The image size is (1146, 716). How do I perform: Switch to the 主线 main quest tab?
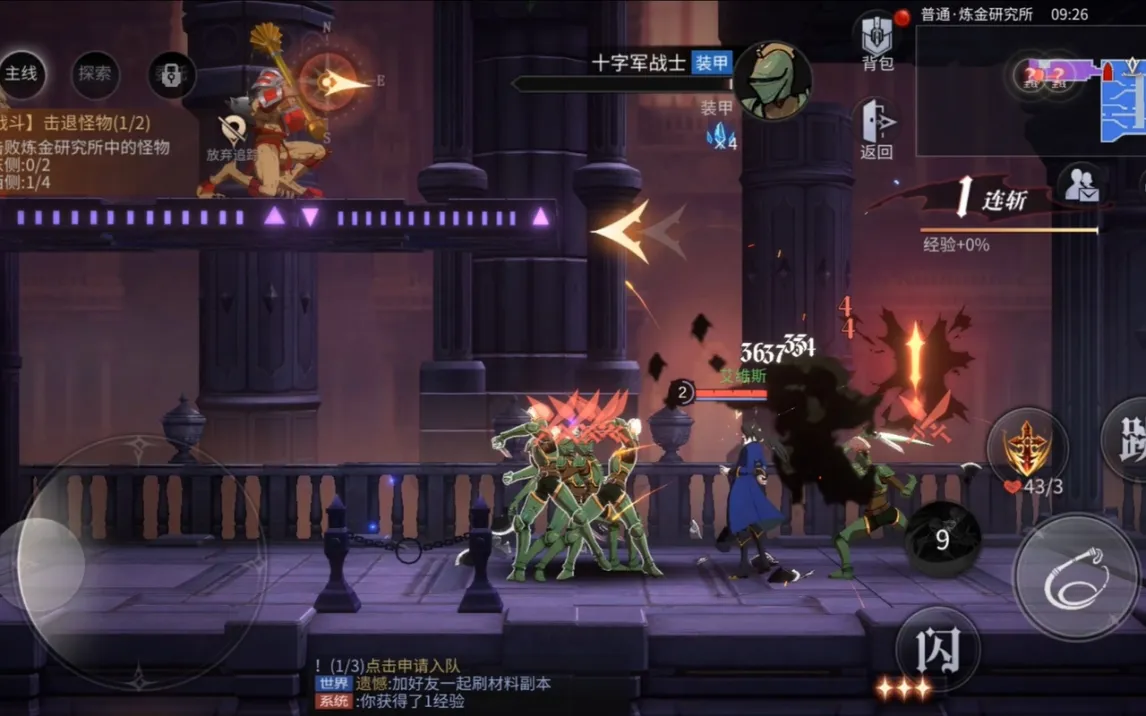(21, 73)
